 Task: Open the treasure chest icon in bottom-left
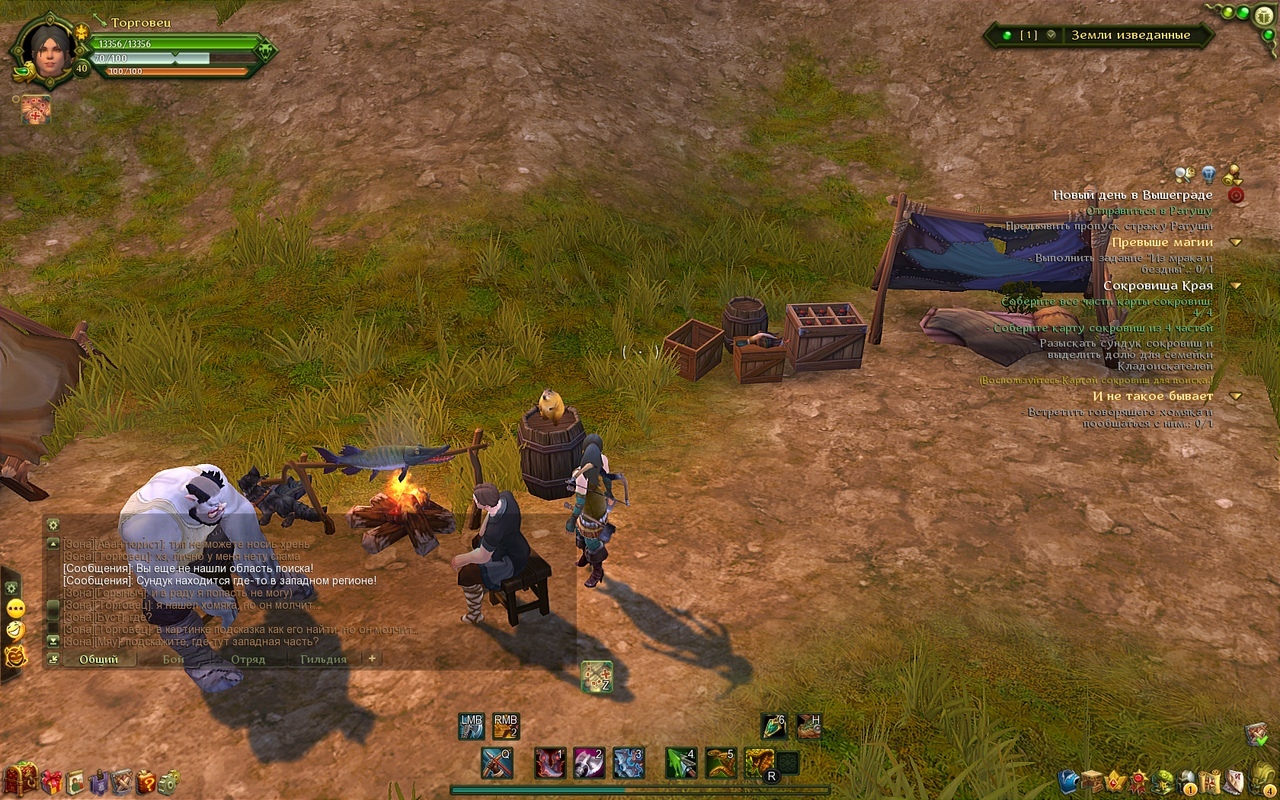21,778
